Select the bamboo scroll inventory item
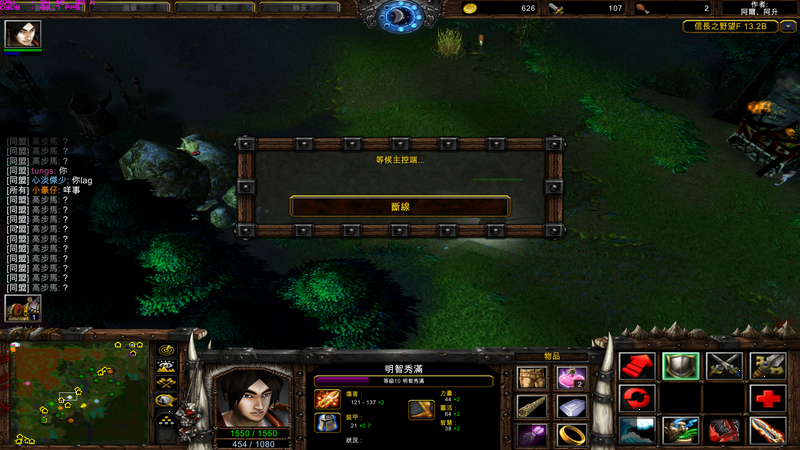The image size is (800, 450). point(532,407)
